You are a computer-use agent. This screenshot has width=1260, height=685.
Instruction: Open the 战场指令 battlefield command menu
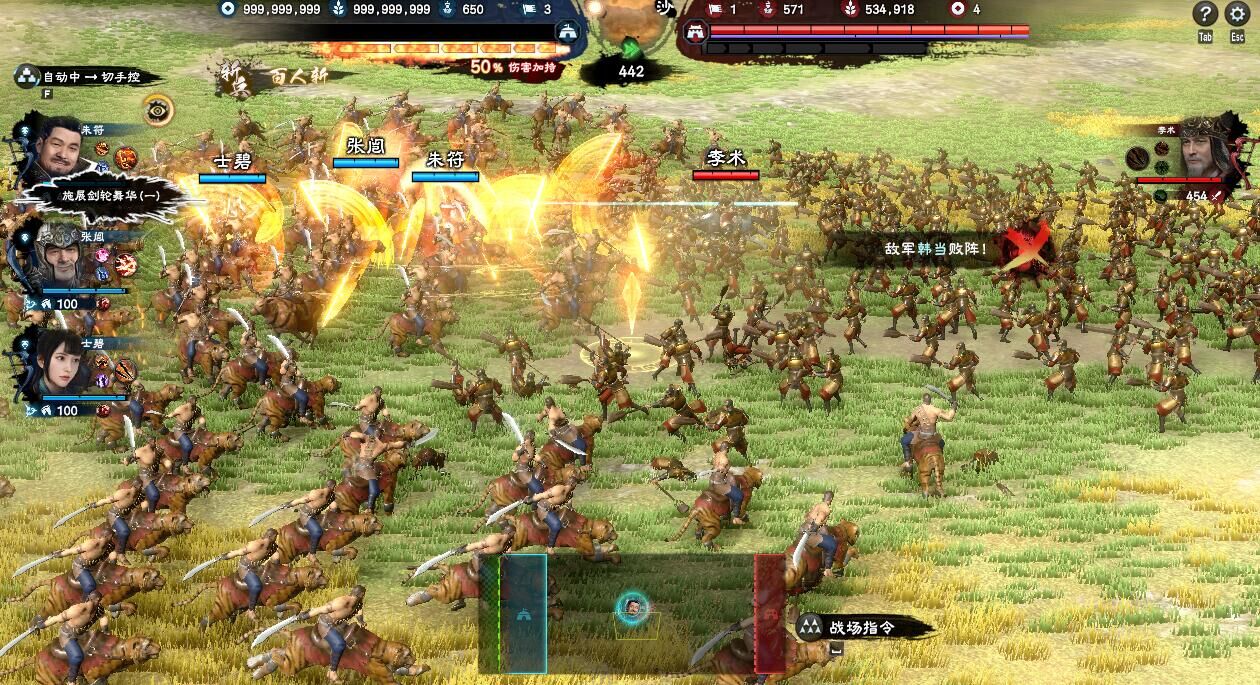pyautogui.click(x=860, y=627)
